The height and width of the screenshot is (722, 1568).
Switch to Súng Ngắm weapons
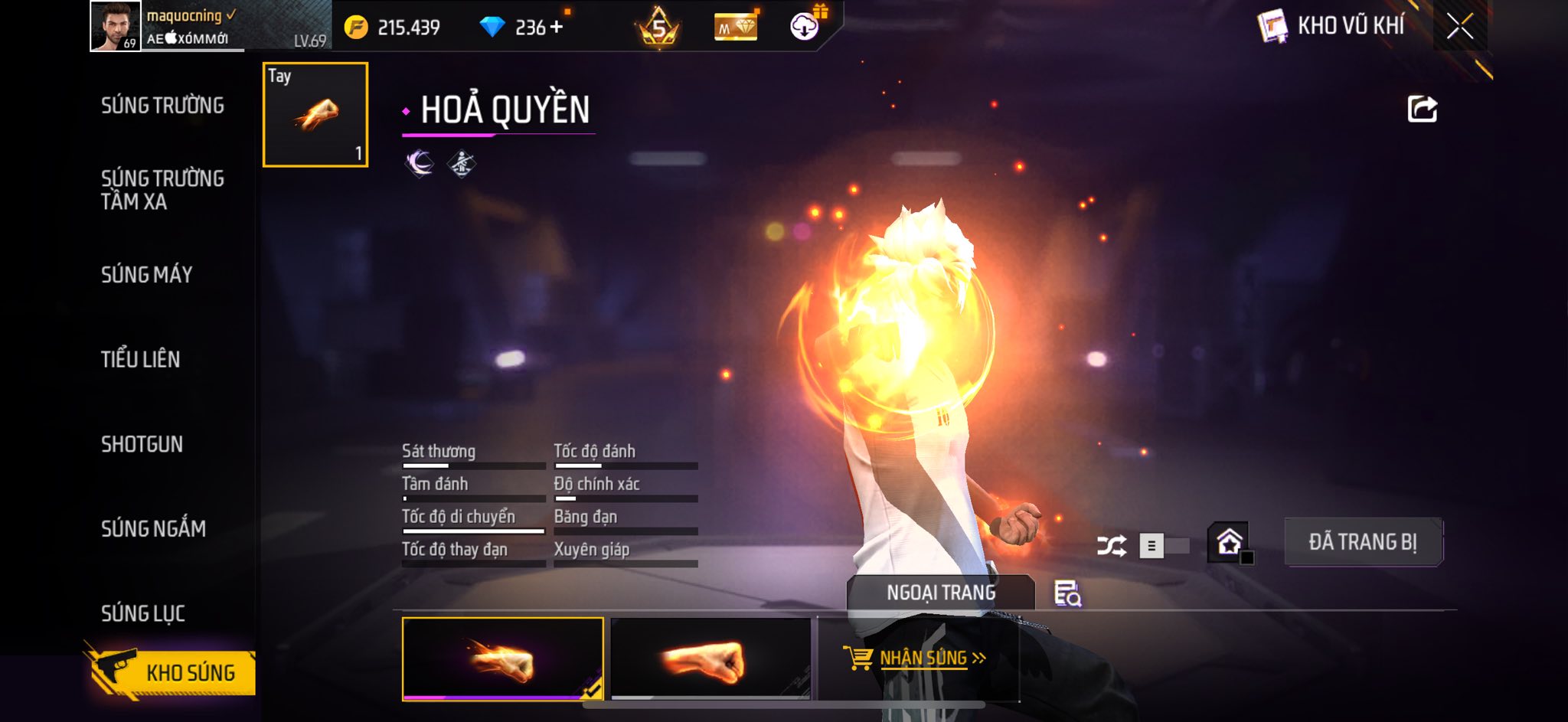tap(153, 528)
